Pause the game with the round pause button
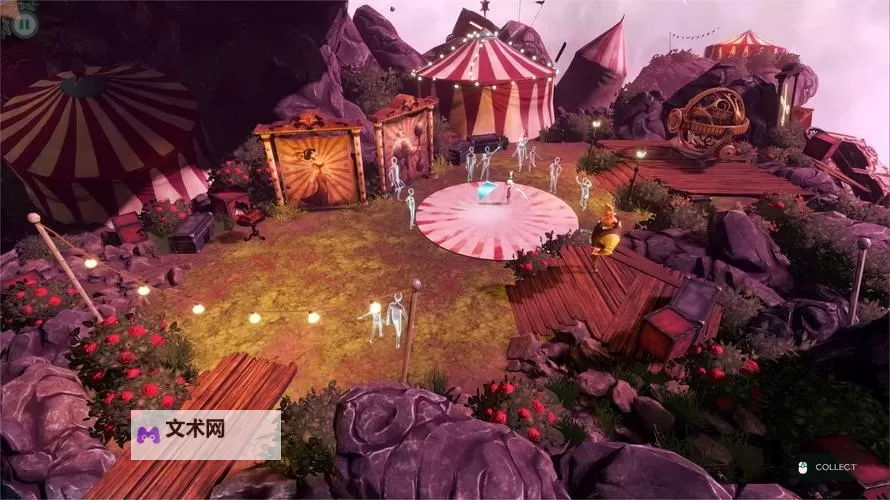The height and width of the screenshot is (500, 890). coord(25,23)
